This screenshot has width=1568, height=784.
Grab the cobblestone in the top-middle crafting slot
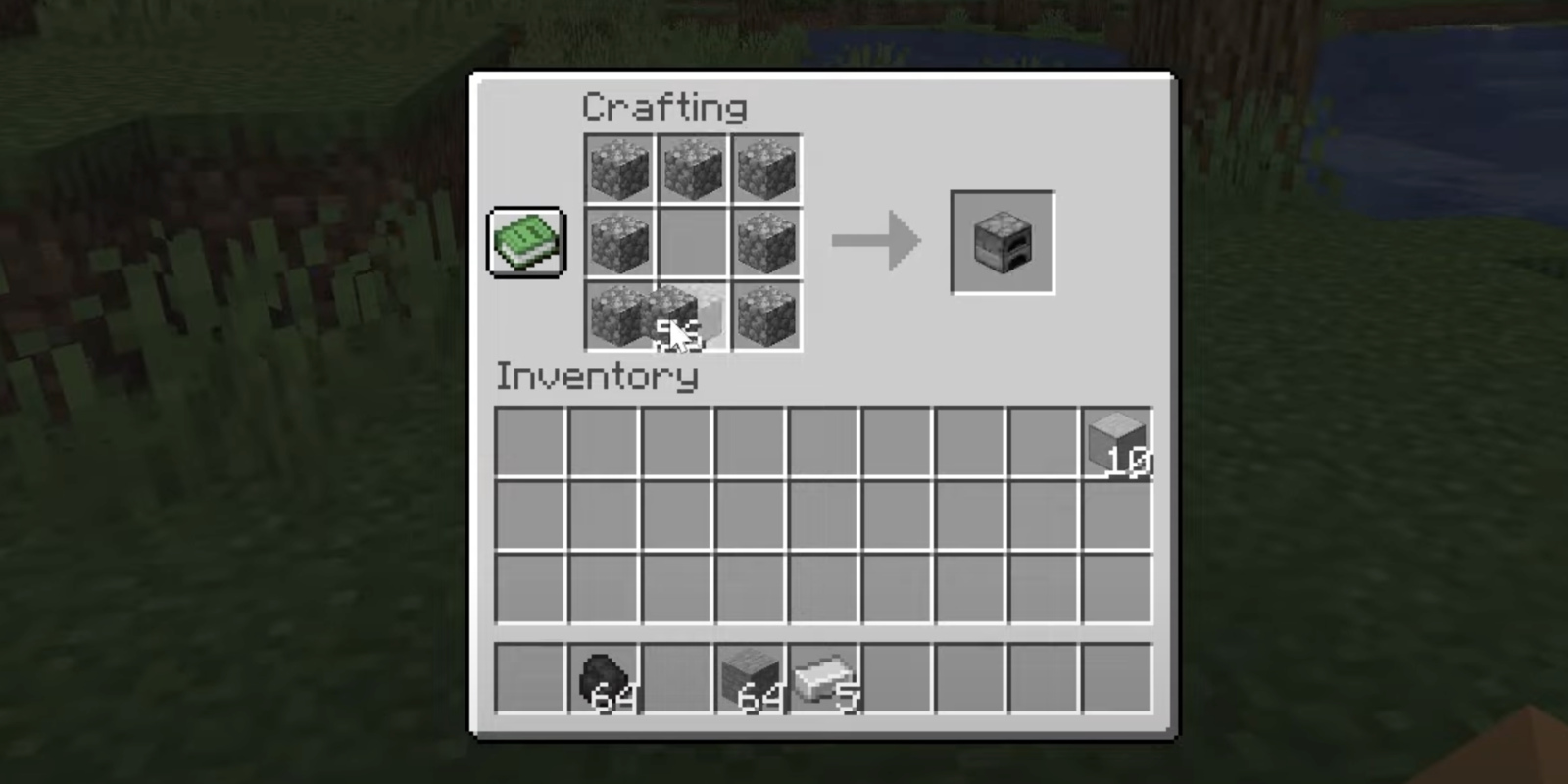693,170
